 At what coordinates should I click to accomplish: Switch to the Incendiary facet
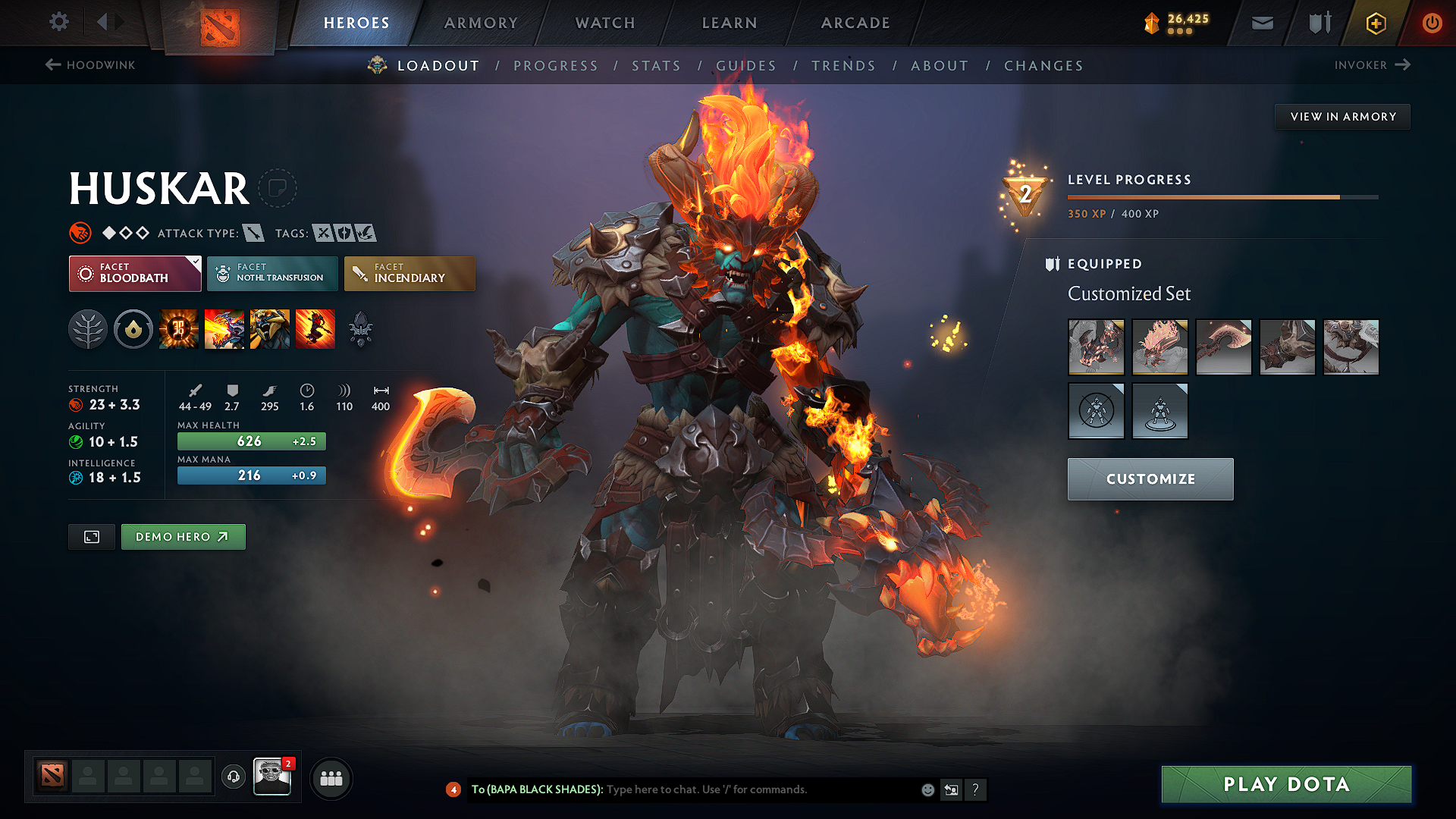pos(409,273)
